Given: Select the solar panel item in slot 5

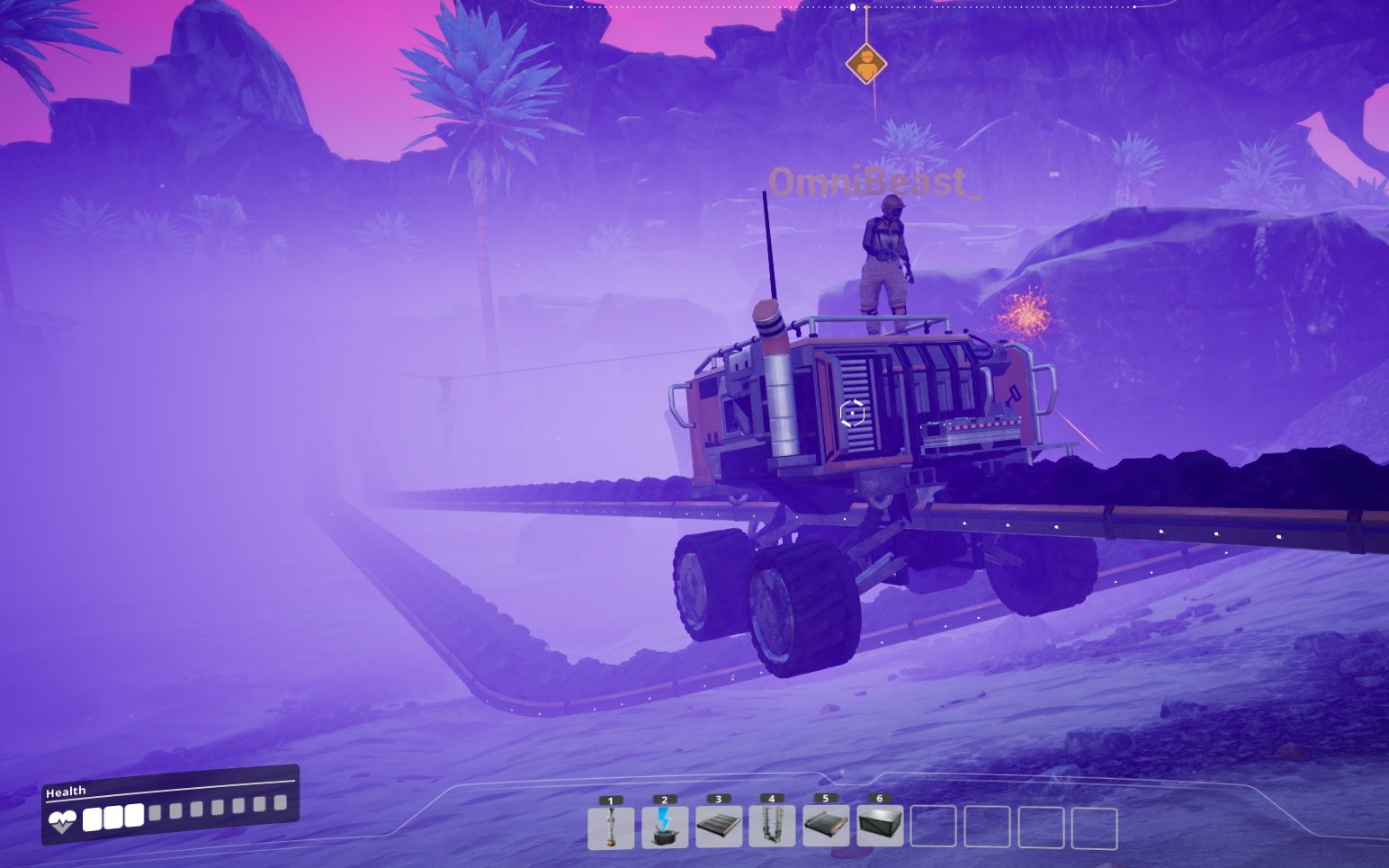Looking at the screenshot, I should click(x=824, y=826).
